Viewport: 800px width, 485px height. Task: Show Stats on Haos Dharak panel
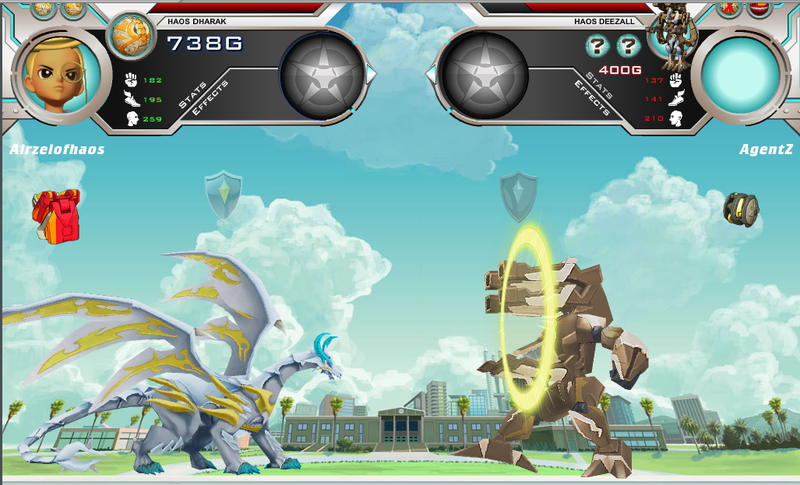[x=192, y=93]
